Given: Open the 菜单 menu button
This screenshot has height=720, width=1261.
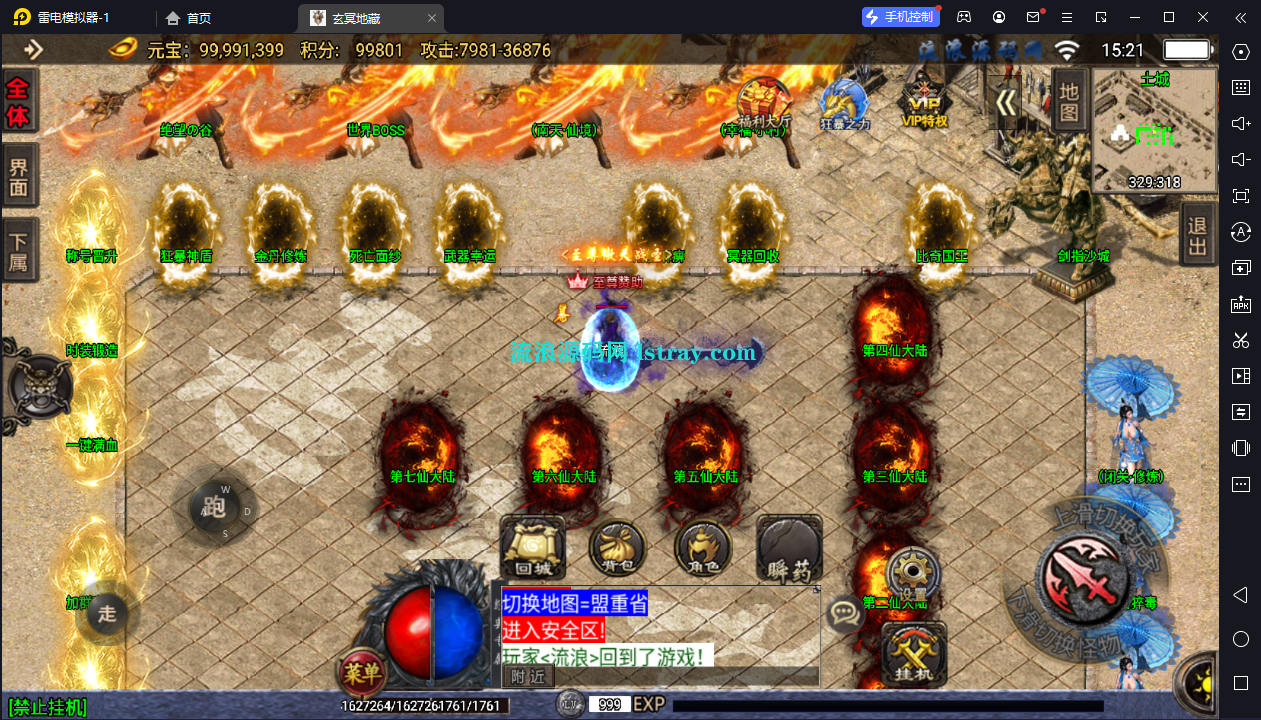Looking at the screenshot, I should coord(362,674).
